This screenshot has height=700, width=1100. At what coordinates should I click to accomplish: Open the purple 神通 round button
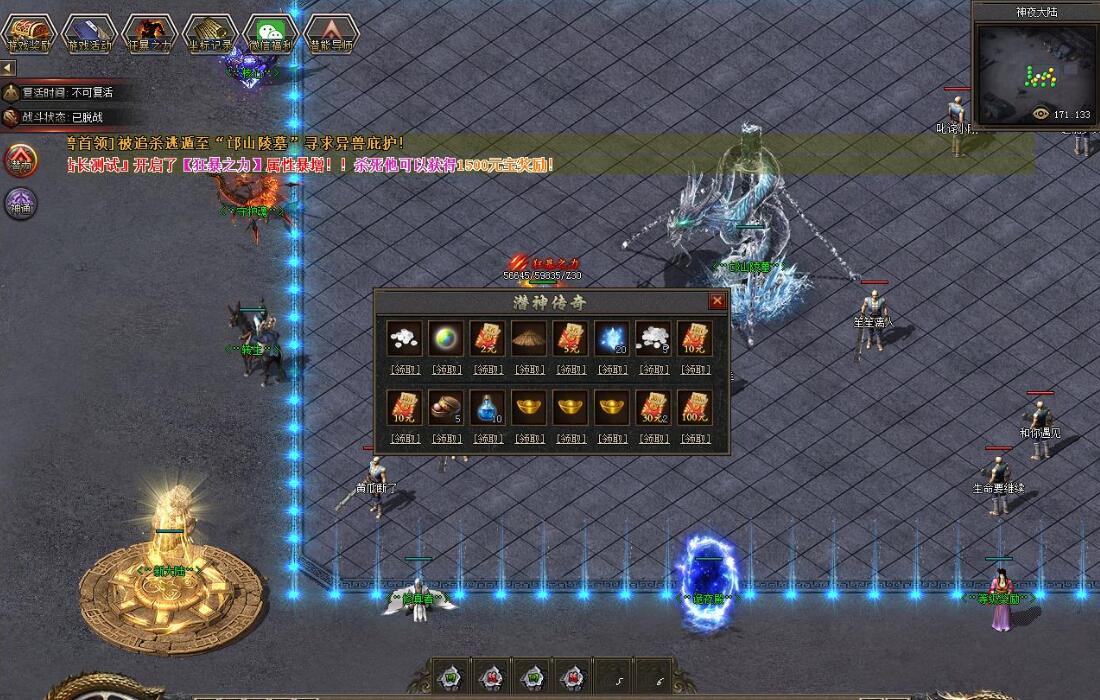tap(20, 203)
